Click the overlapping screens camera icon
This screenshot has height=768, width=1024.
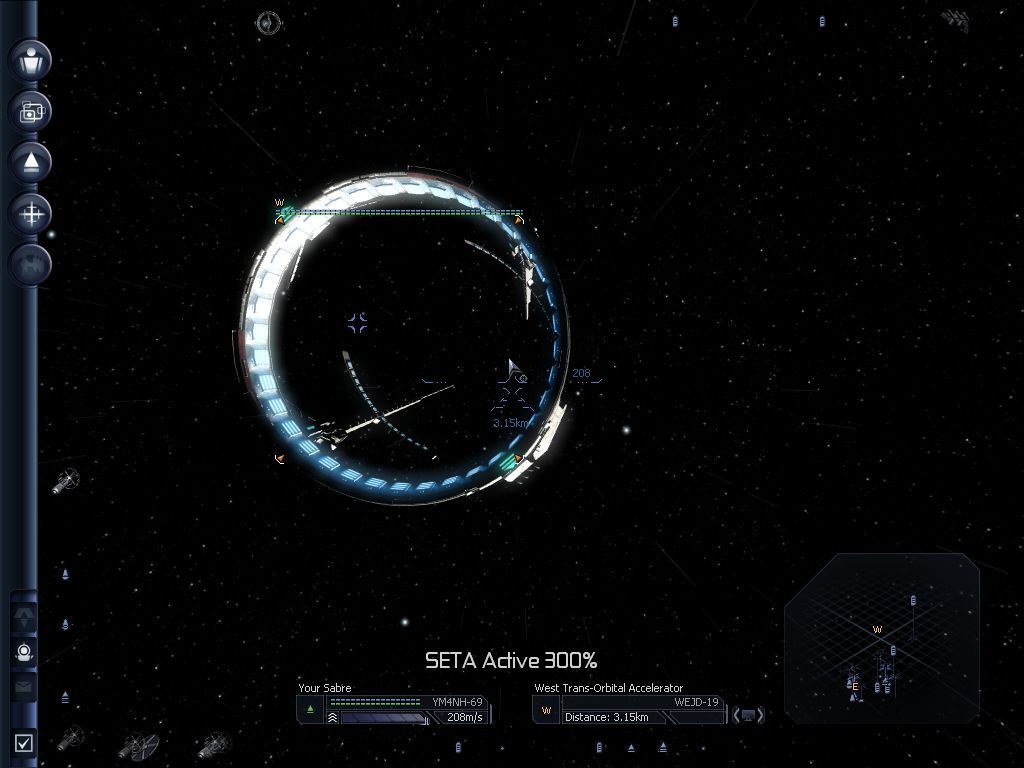click(x=31, y=112)
